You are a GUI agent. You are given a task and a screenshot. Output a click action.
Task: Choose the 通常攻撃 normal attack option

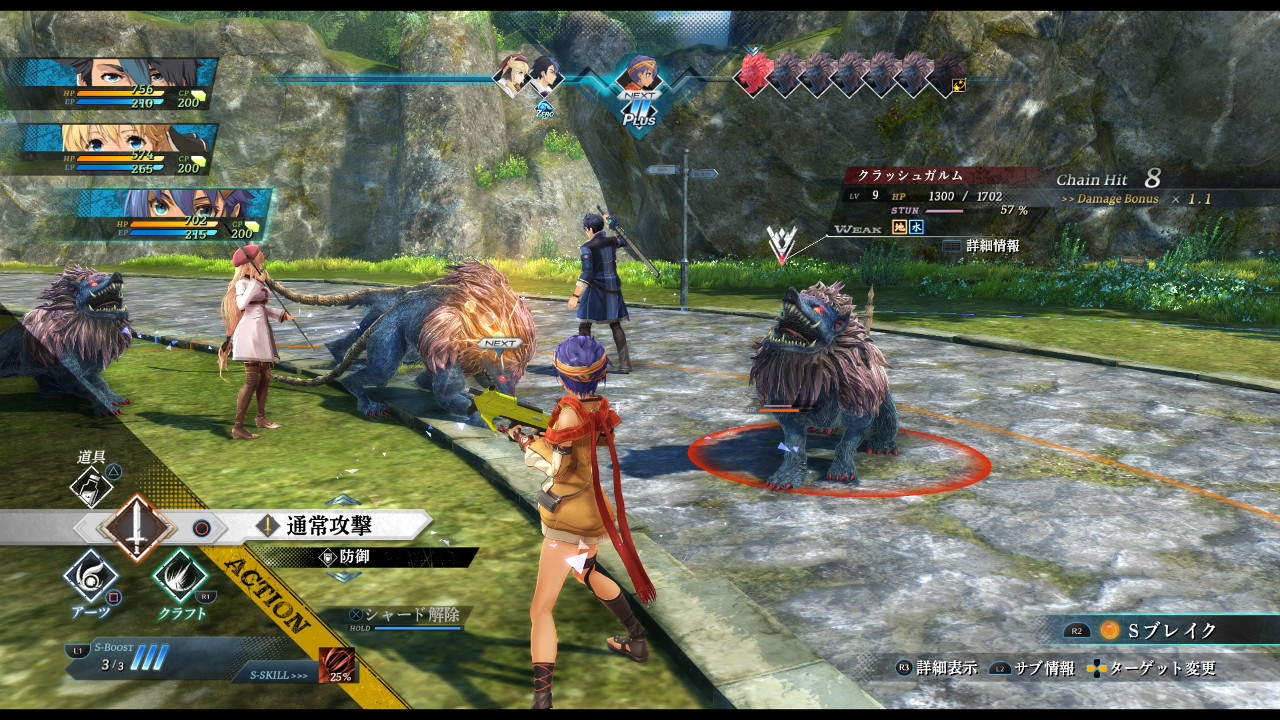click(329, 525)
